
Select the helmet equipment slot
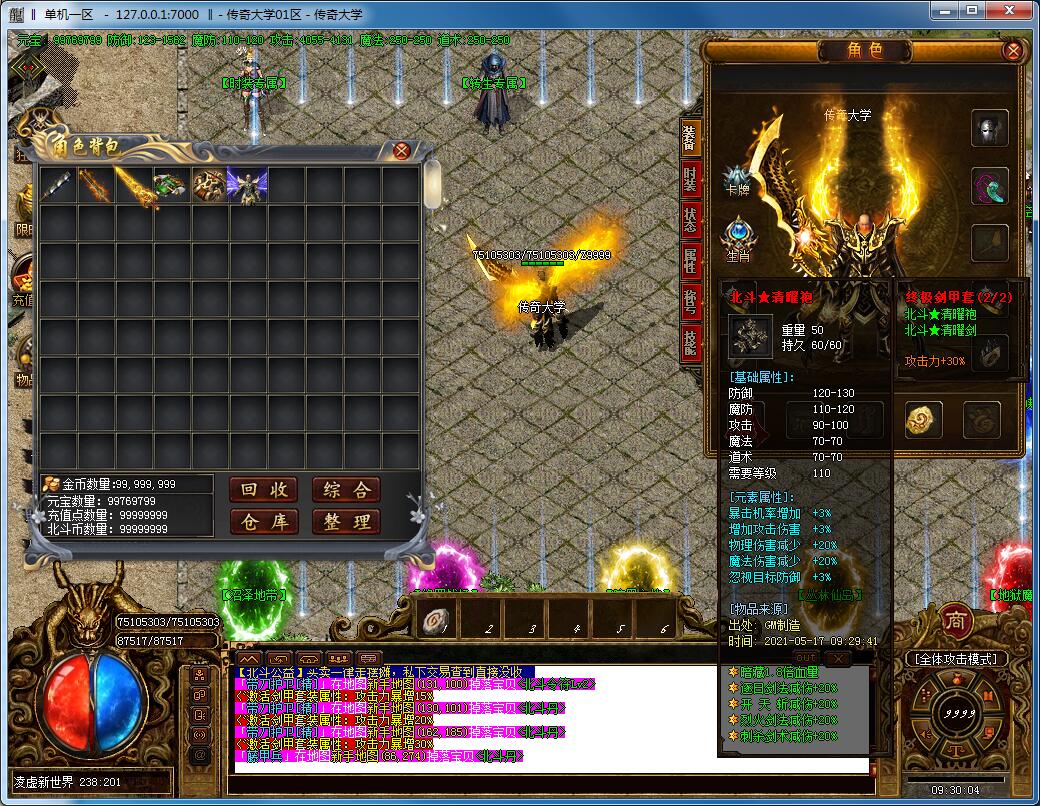click(x=989, y=128)
